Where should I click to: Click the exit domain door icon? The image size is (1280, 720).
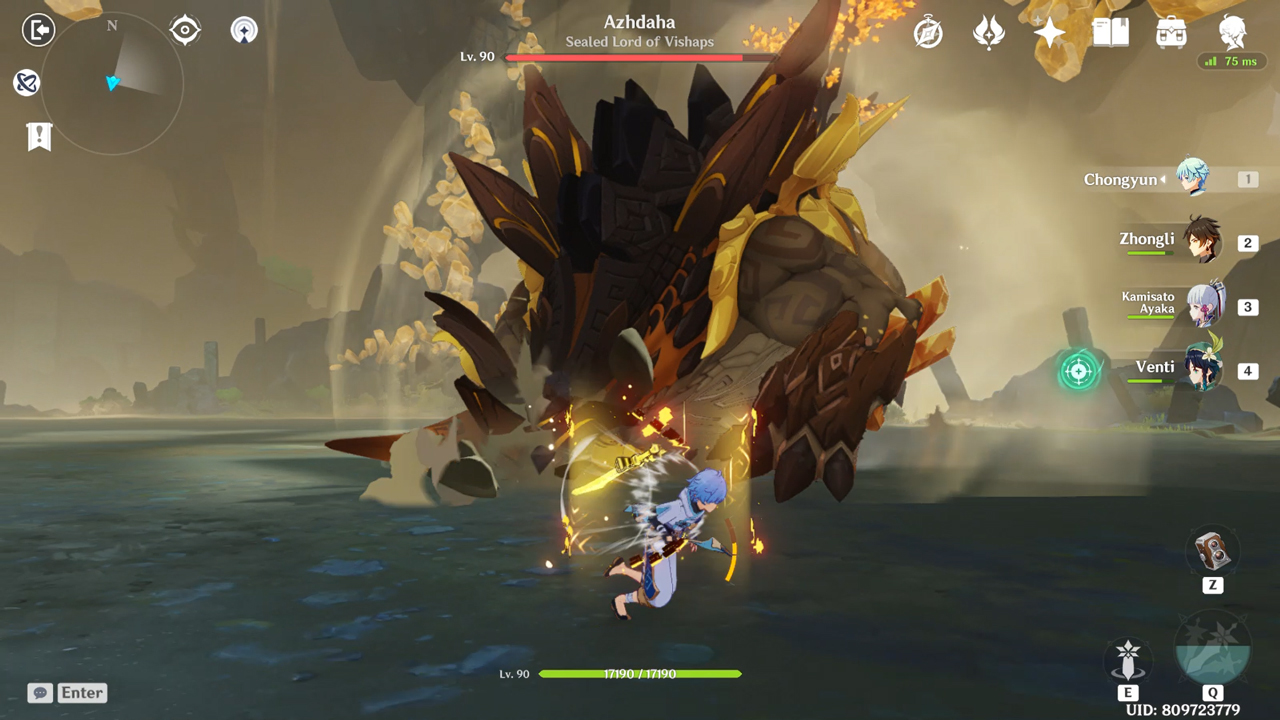38,30
